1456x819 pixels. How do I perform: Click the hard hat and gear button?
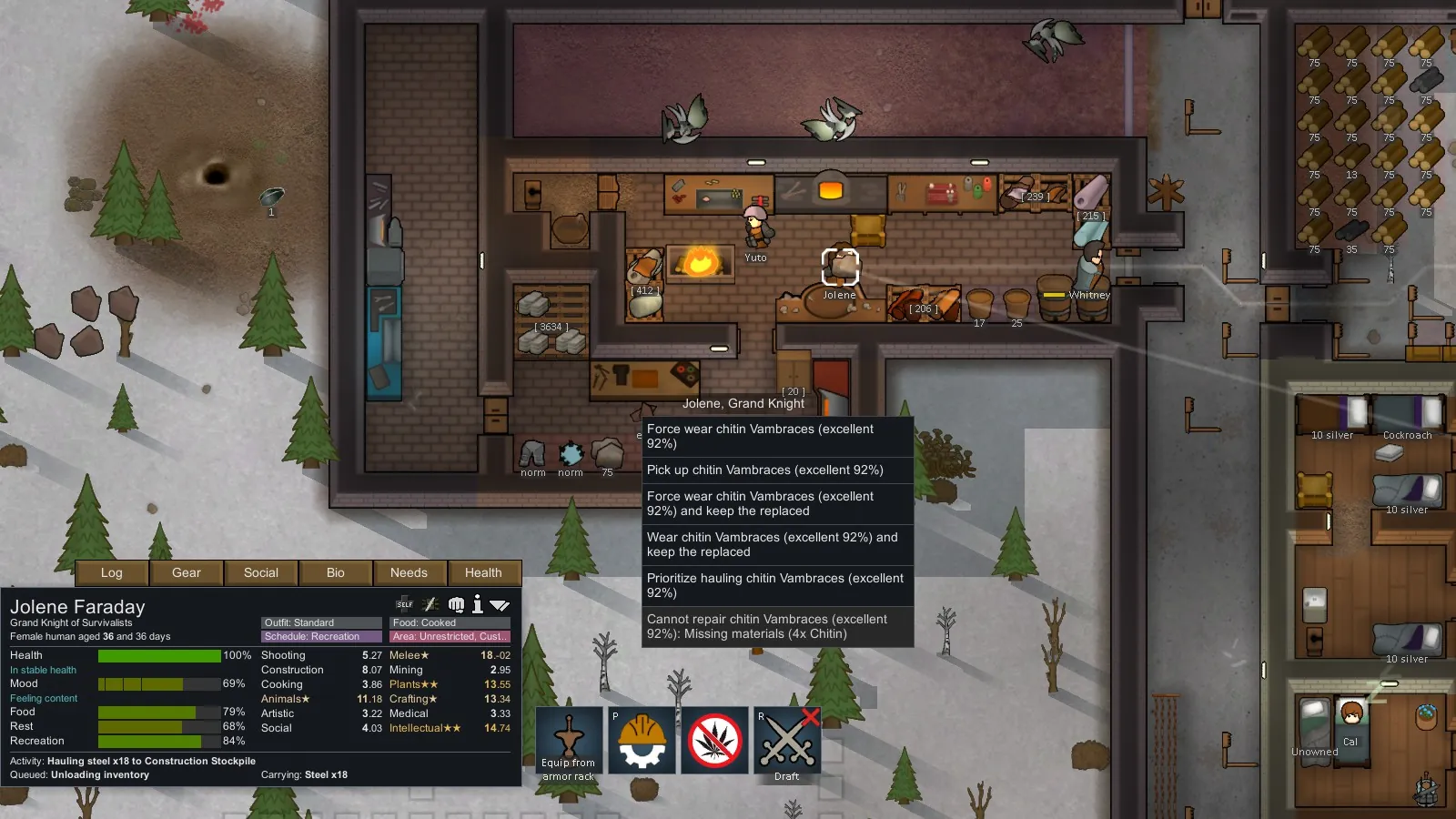[x=642, y=741]
